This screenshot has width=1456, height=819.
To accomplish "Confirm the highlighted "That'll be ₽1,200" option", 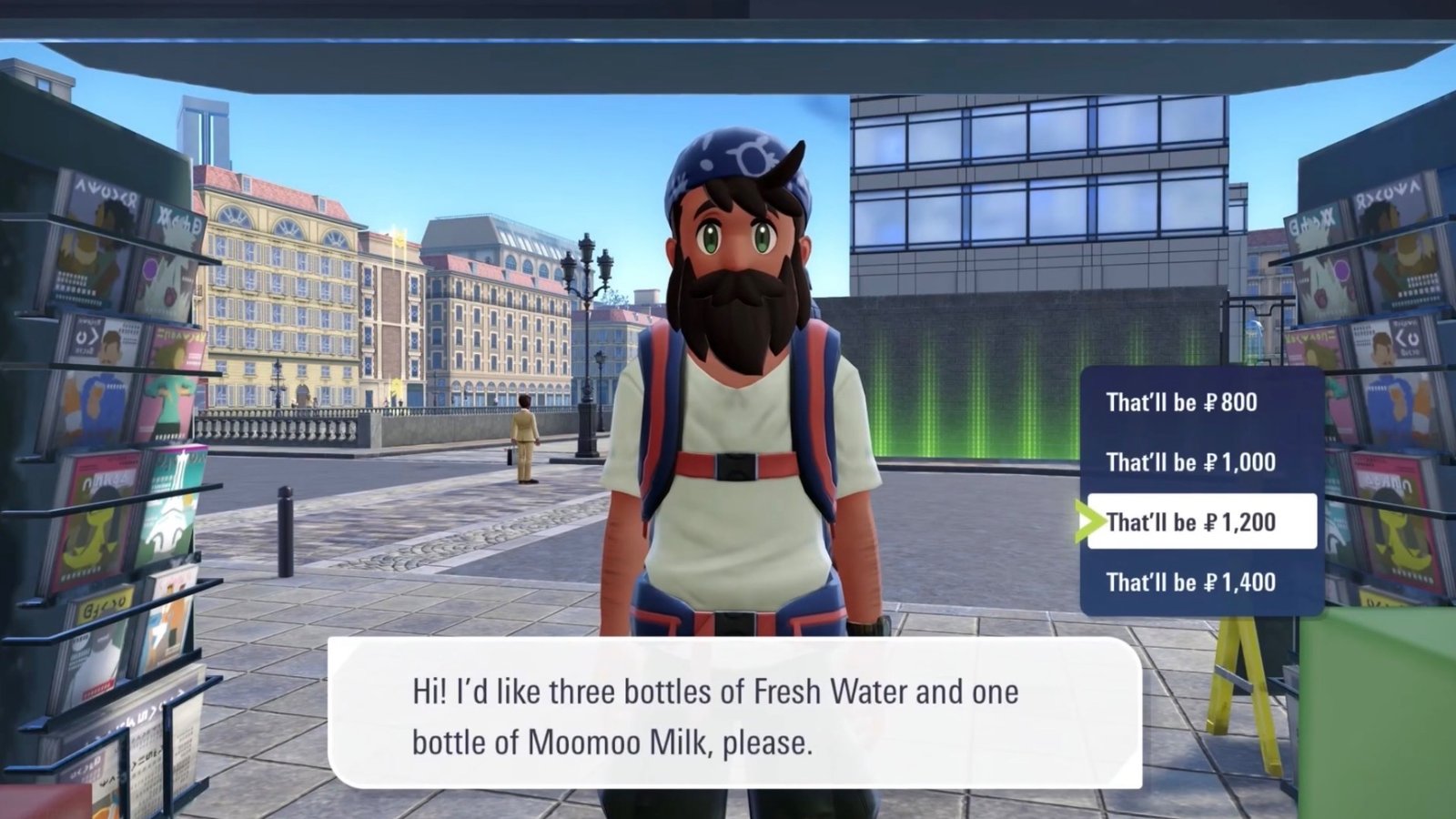I will pos(1194,521).
